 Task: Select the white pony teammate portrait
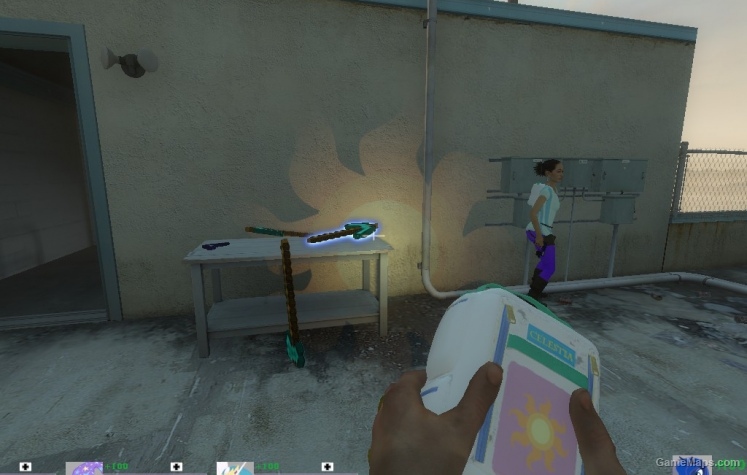(234, 467)
